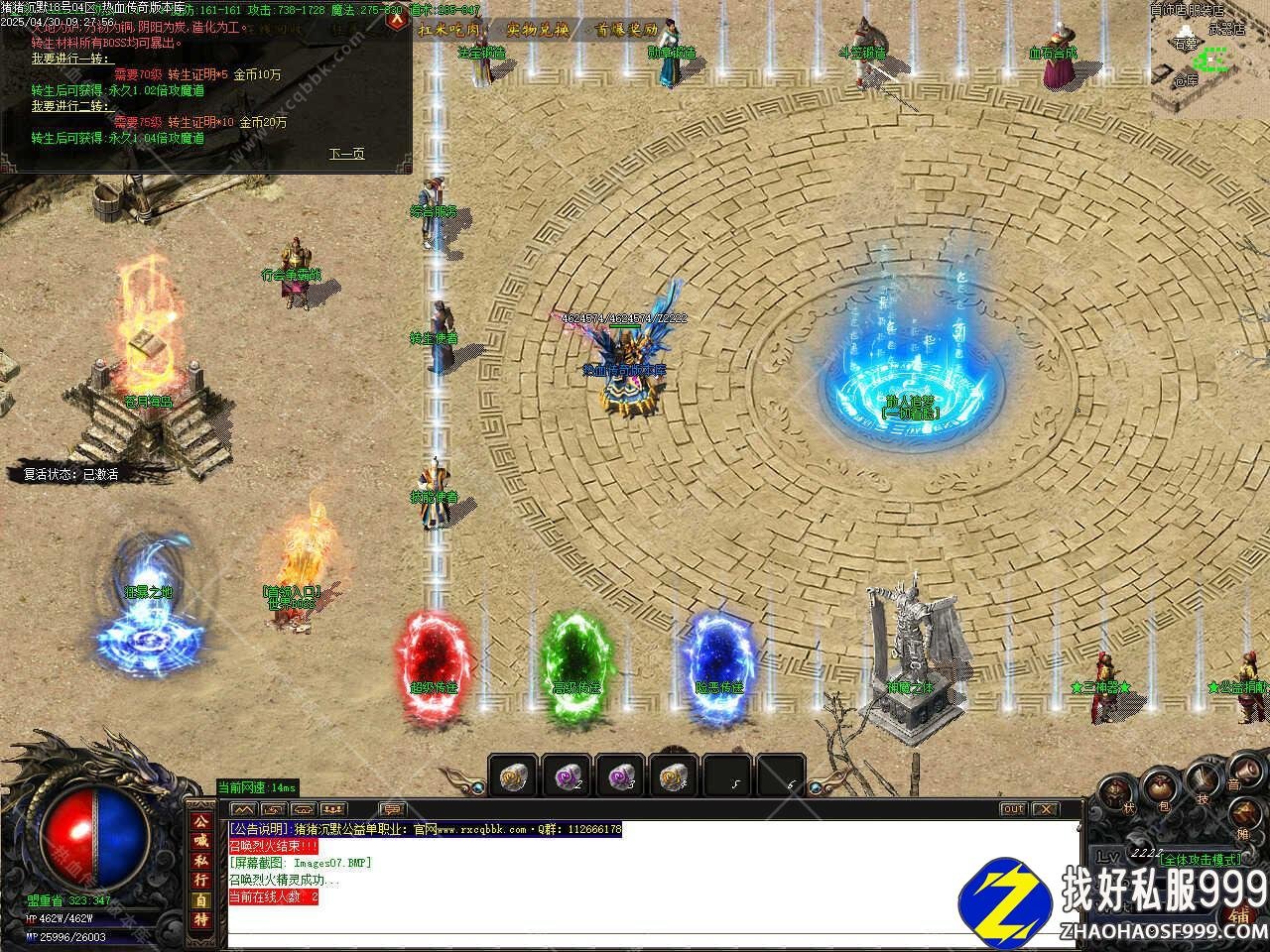Image resolution: width=1270 pixels, height=952 pixels.
Task: Click the 下一页 next page link
Action: (346, 154)
